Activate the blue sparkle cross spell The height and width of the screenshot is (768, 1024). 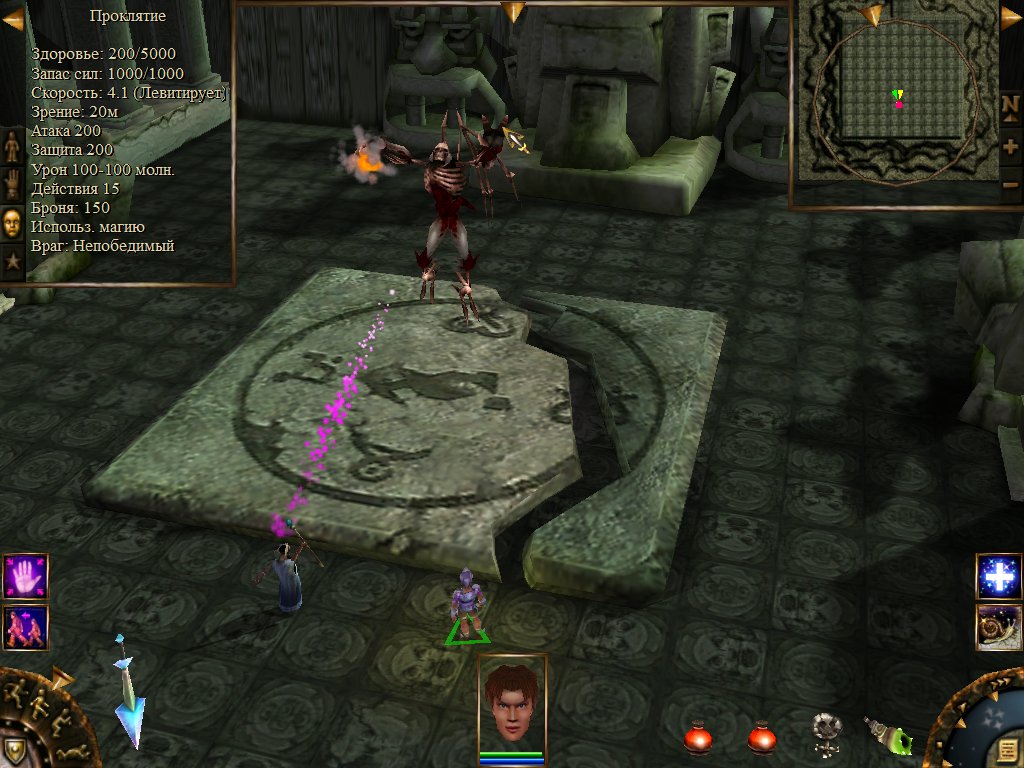[998, 577]
